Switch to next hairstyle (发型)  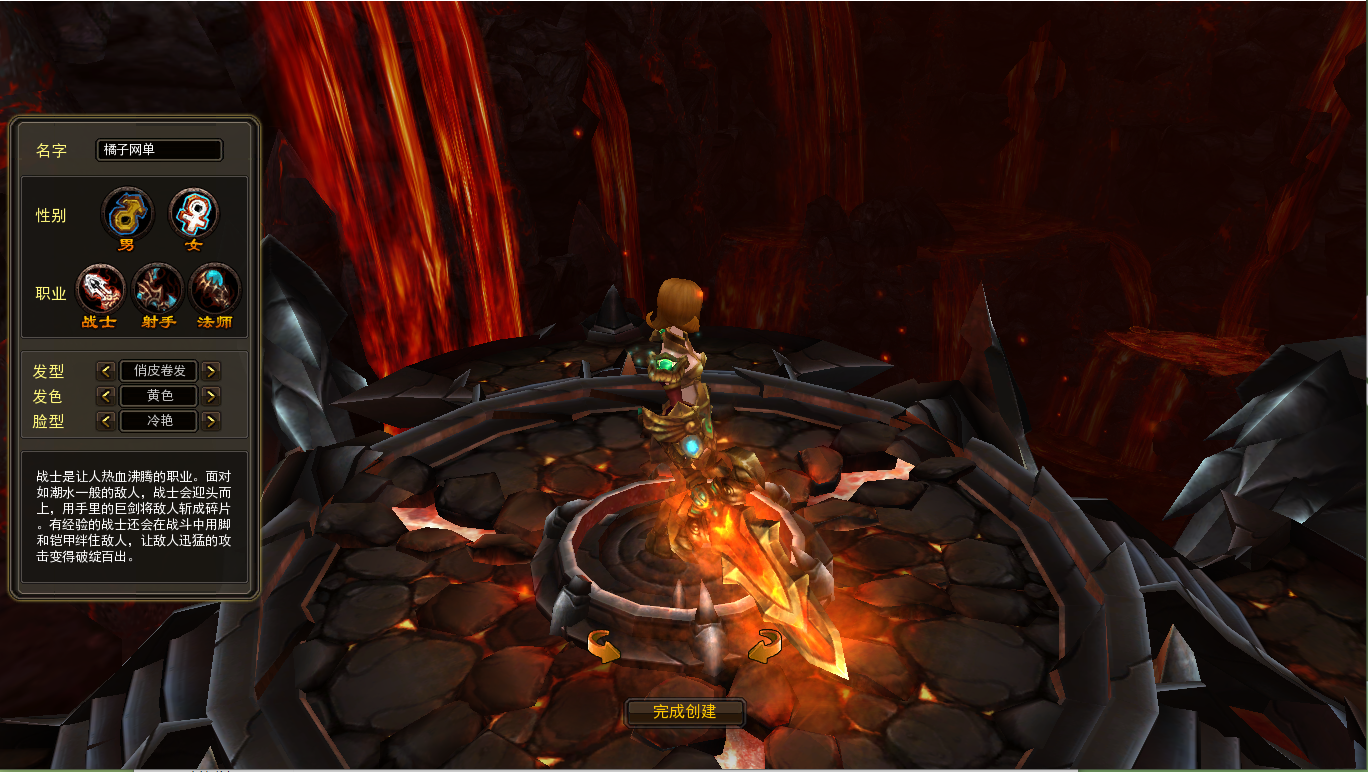tap(211, 371)
